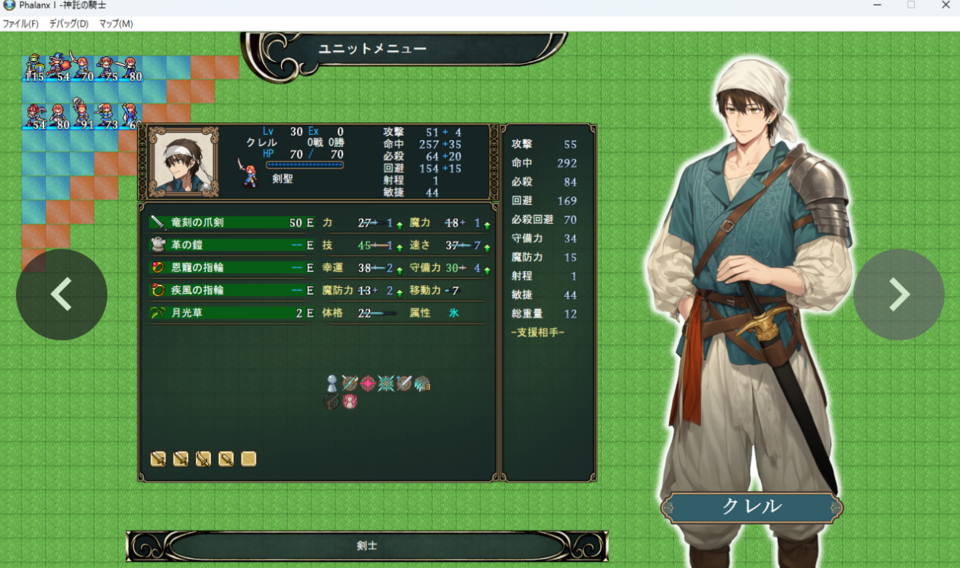Open the デバッグ(D) menu
960x568 pixels.
pos(69,24)
